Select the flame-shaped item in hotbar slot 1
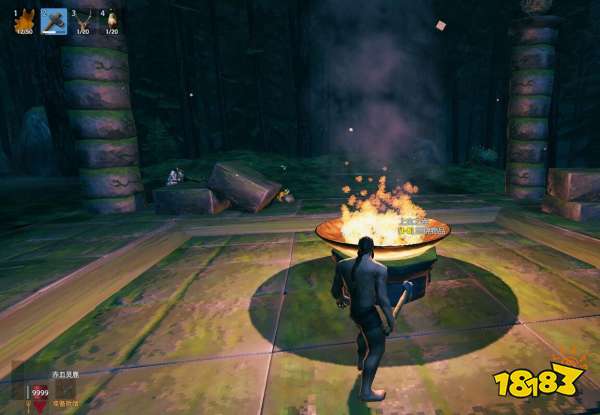600x415 pixels. click(x=25, y=20)
